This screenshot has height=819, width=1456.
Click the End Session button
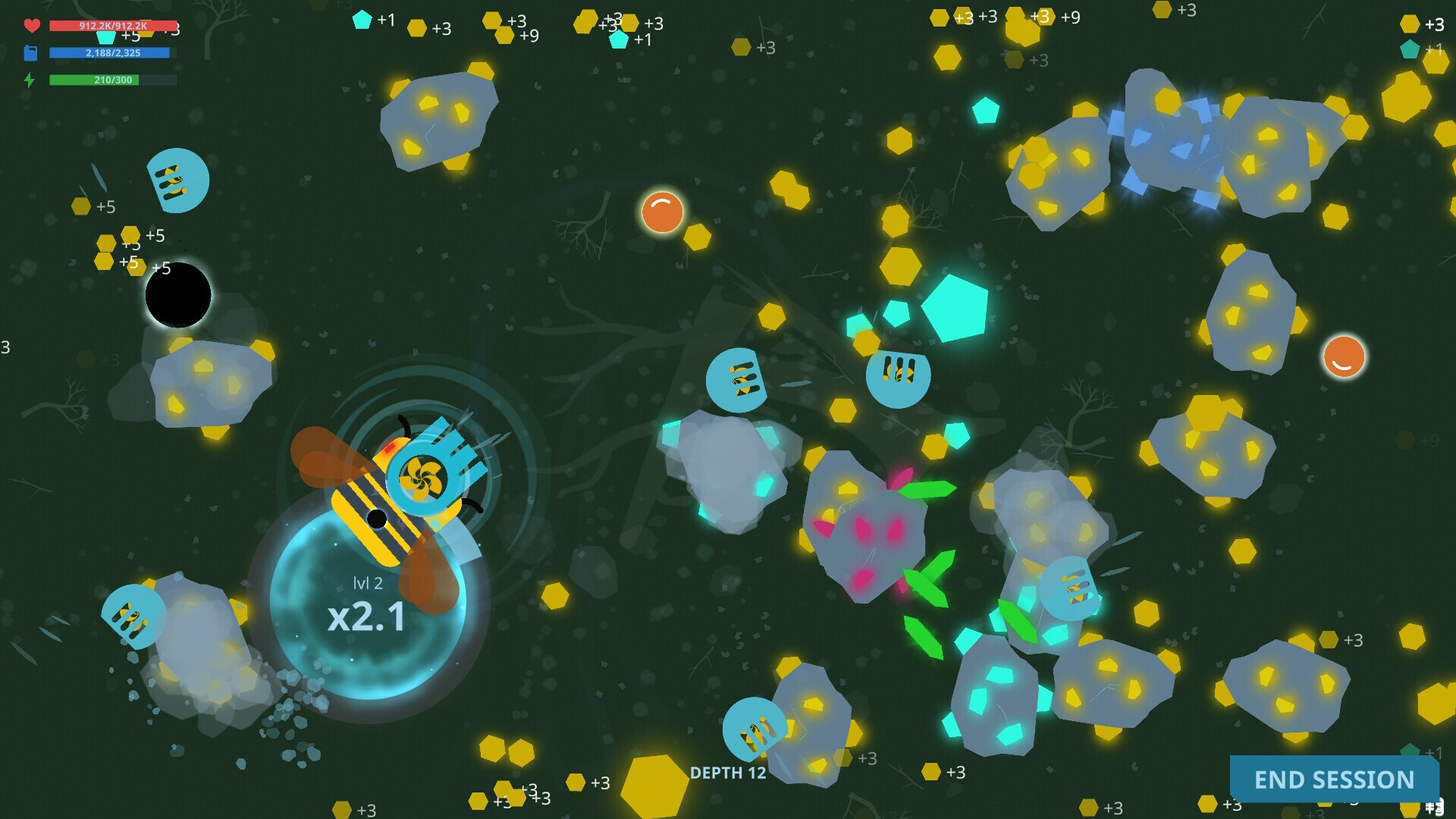click(1334, 779)
